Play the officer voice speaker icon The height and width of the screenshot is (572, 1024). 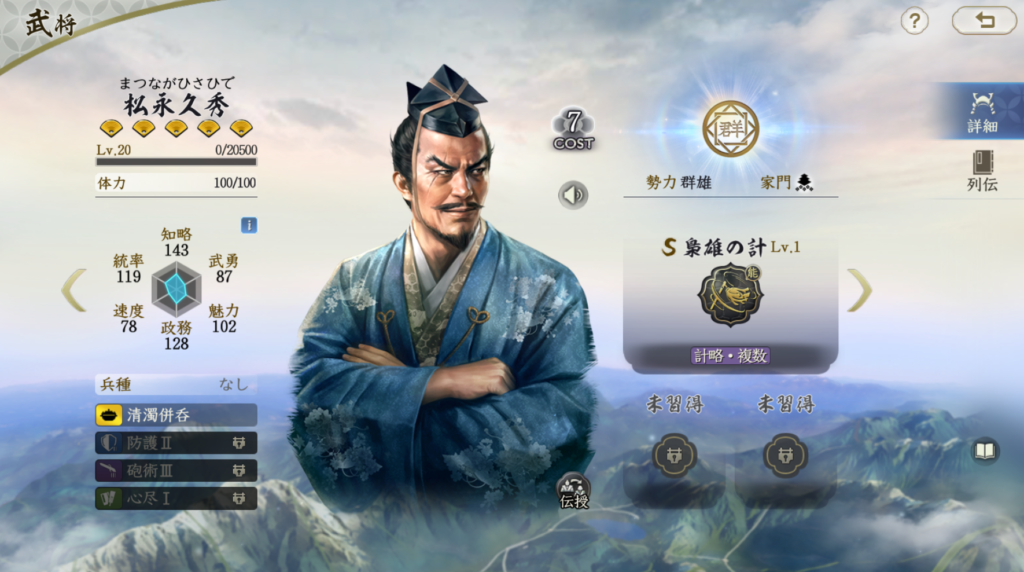click(x=573, y=194)
